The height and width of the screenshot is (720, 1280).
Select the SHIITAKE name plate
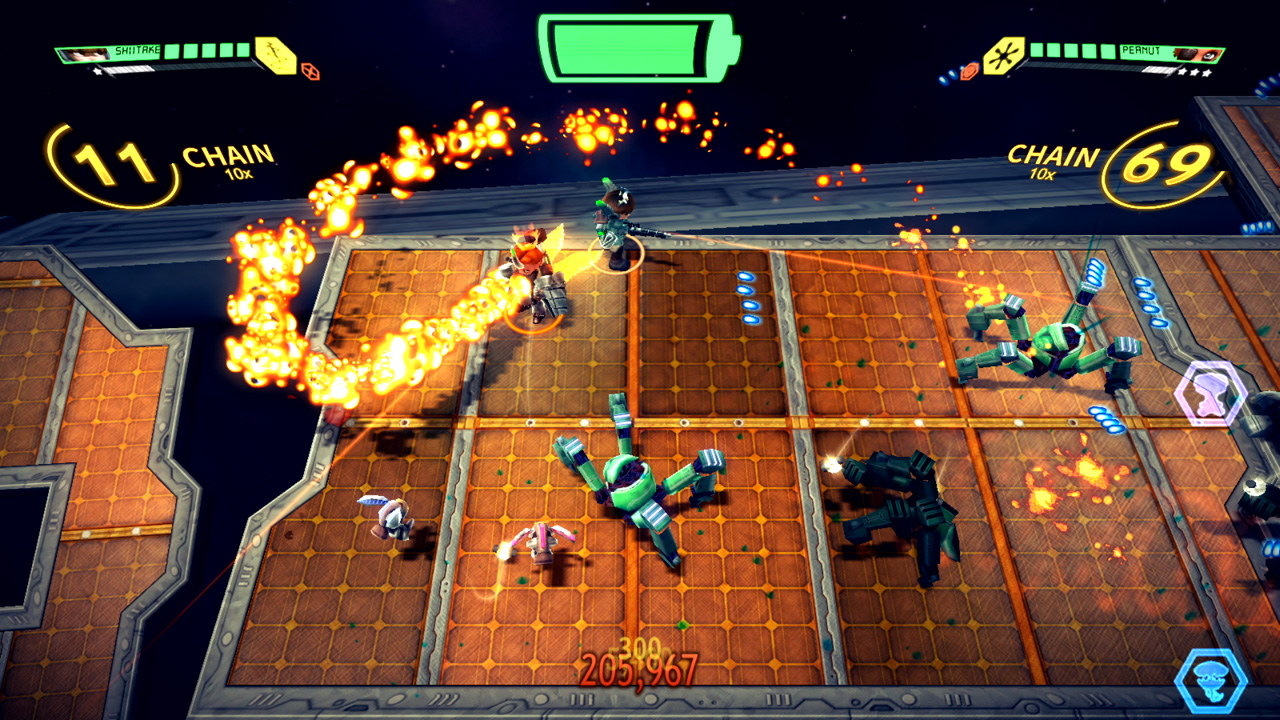click(x=137, y=50)
